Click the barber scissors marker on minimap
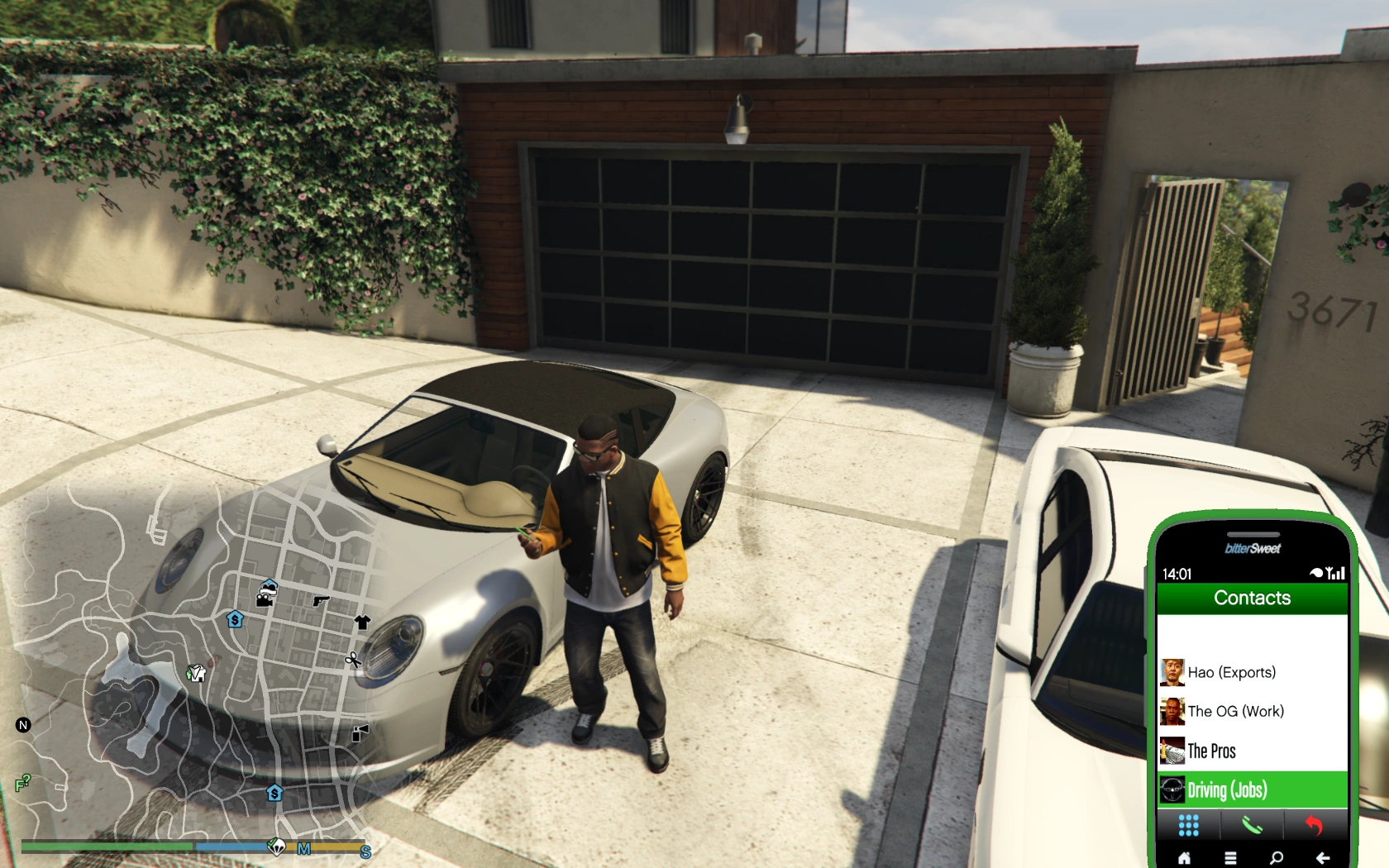The height and width of the screenshot is (868, 1389). pos(353,660)
